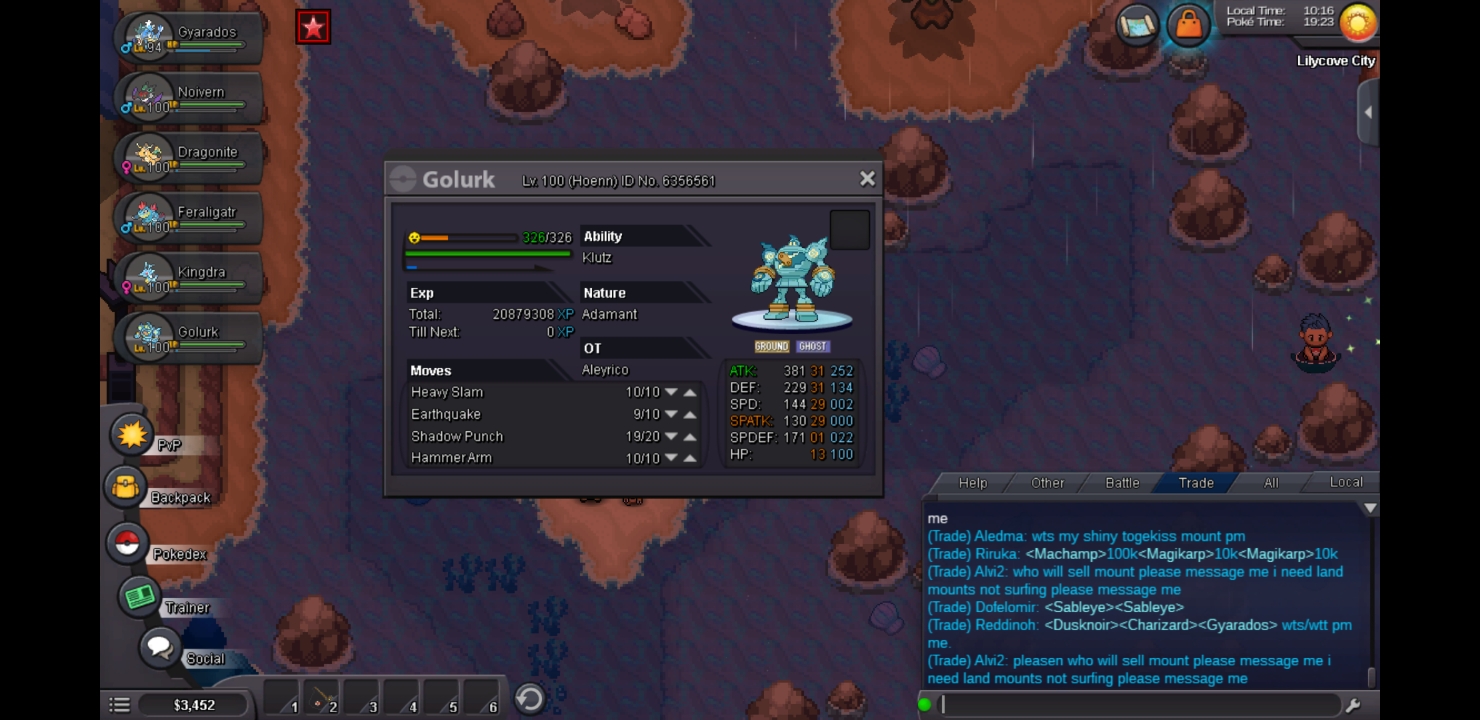Screen dimensions: 1480x720
Task: Click the red star badge icon
Action: [x=313, y=28]
